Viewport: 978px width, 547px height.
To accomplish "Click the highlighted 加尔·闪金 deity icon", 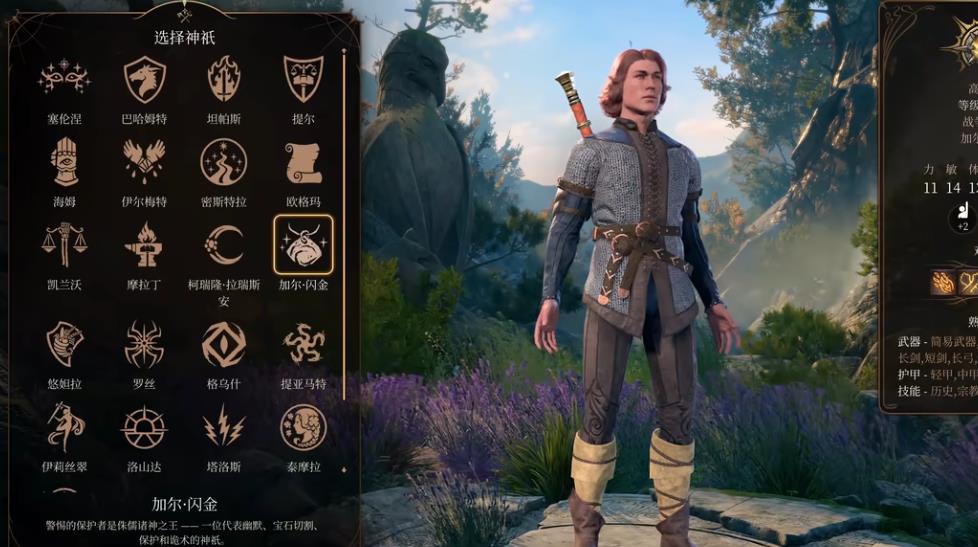I will pyautogui.click(x=303, y=244).
